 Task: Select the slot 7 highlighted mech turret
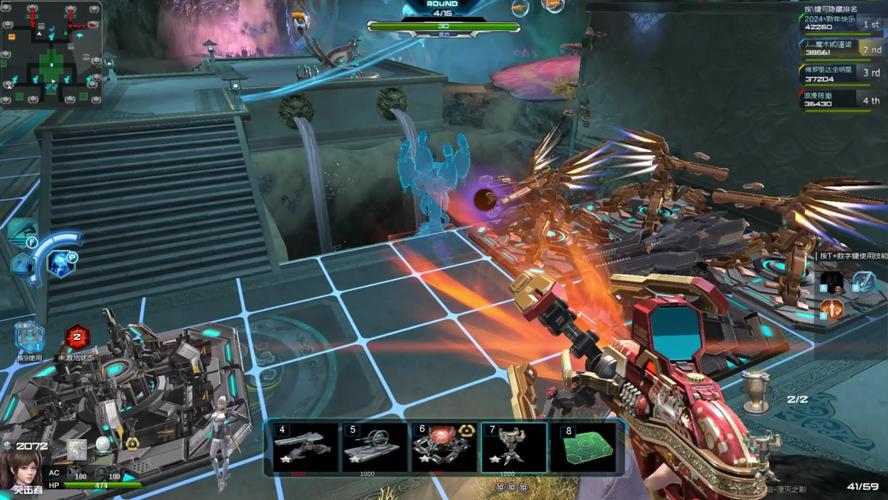pos(514,447)
